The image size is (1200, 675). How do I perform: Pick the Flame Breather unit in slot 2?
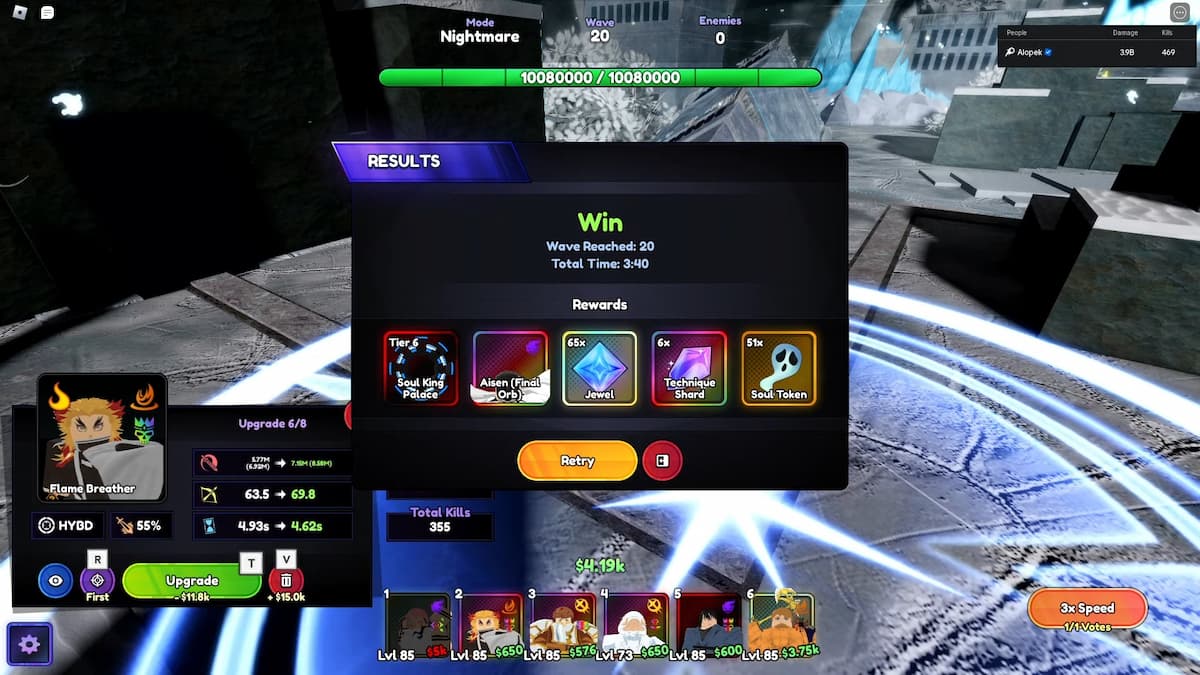[x=490, y=624]
